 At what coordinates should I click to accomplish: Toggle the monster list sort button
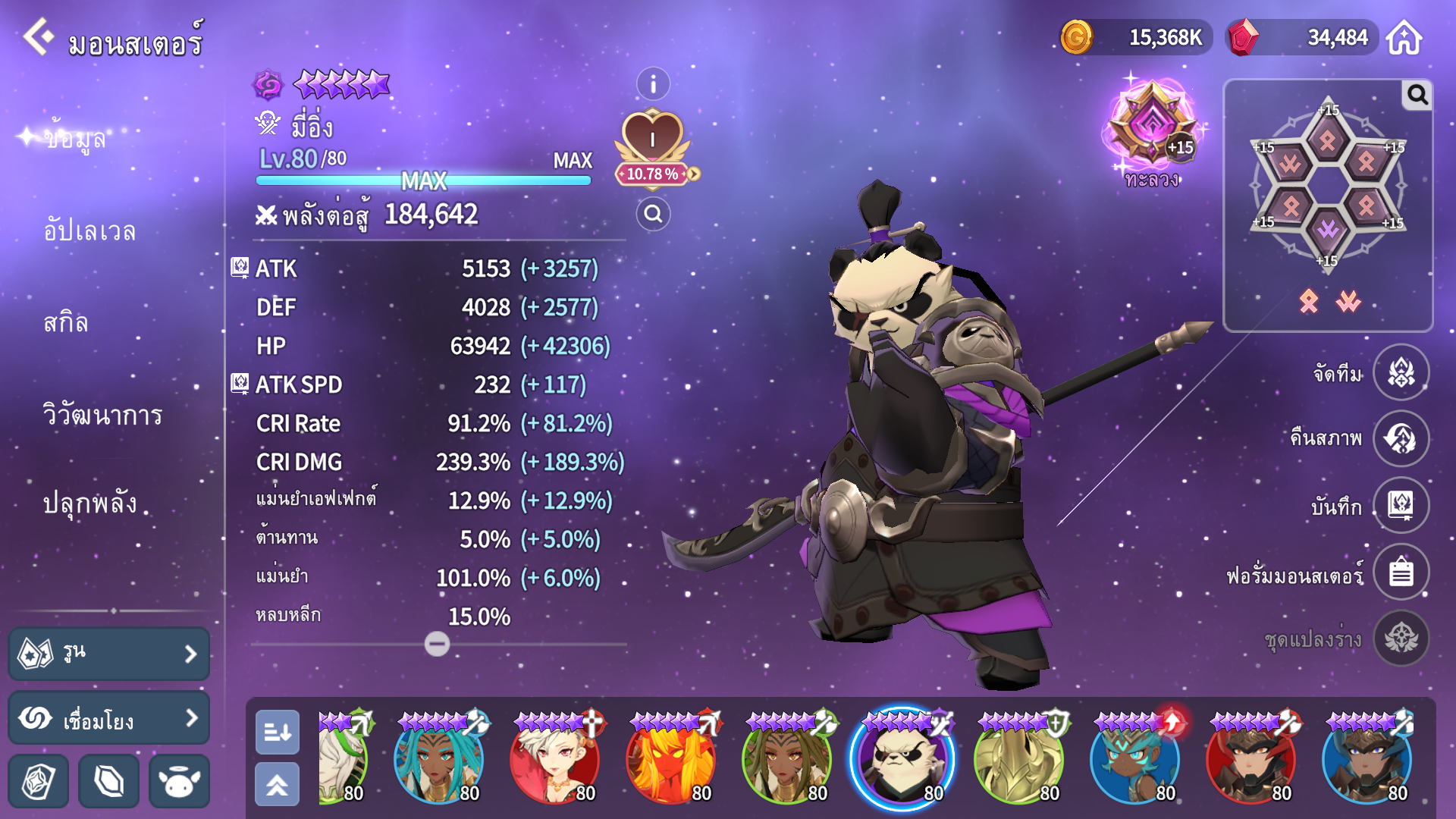coord(277,732)
